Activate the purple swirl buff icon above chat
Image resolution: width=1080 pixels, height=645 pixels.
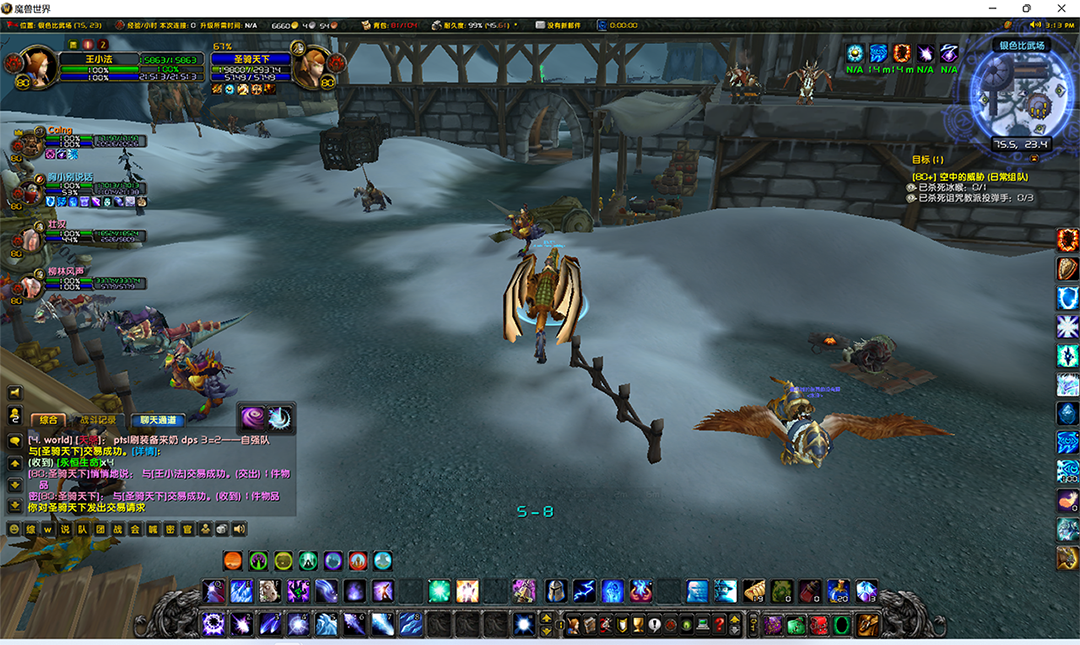point(251,417)
